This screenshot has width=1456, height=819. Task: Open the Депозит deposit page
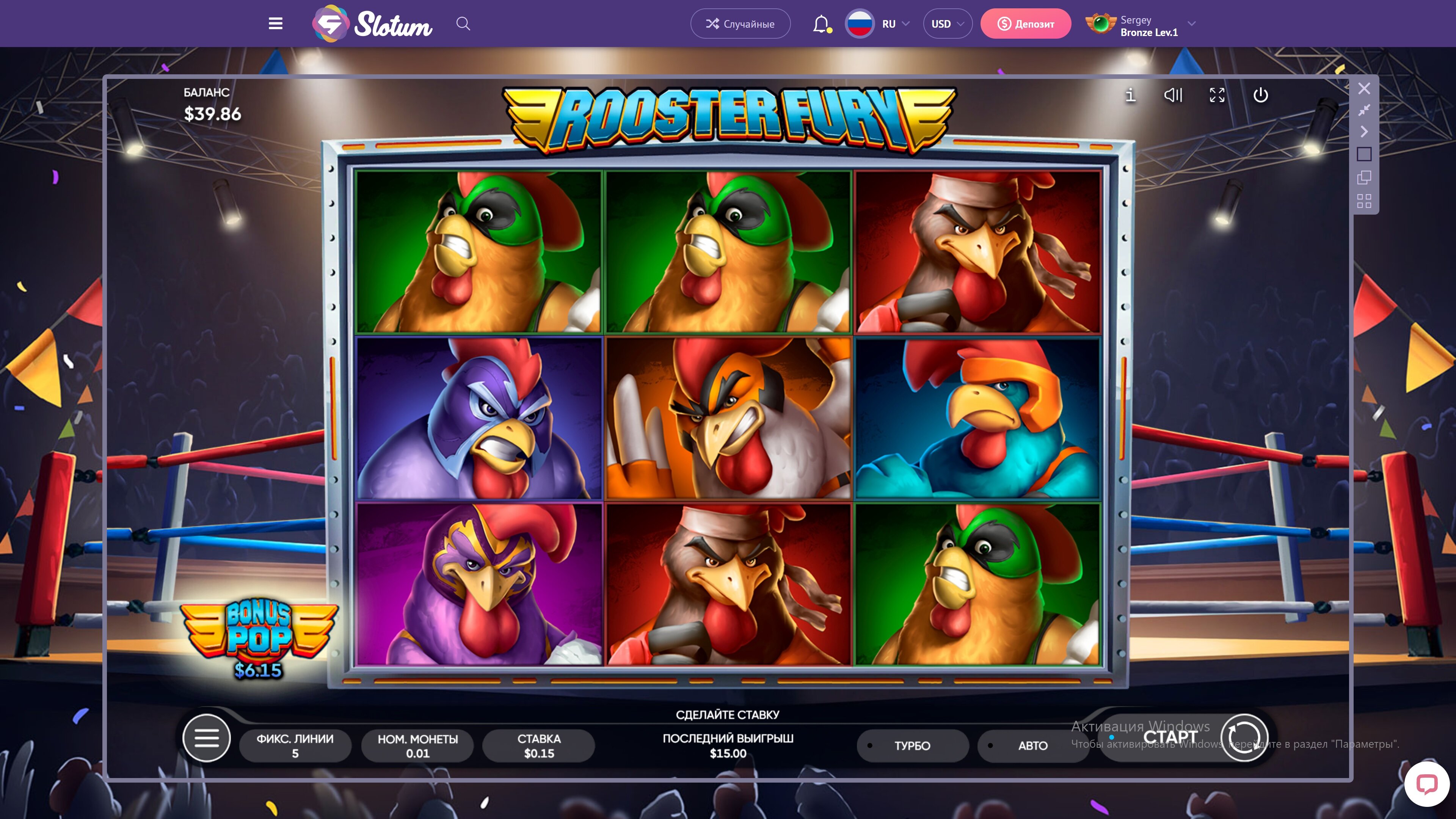tap(1025, 24)
